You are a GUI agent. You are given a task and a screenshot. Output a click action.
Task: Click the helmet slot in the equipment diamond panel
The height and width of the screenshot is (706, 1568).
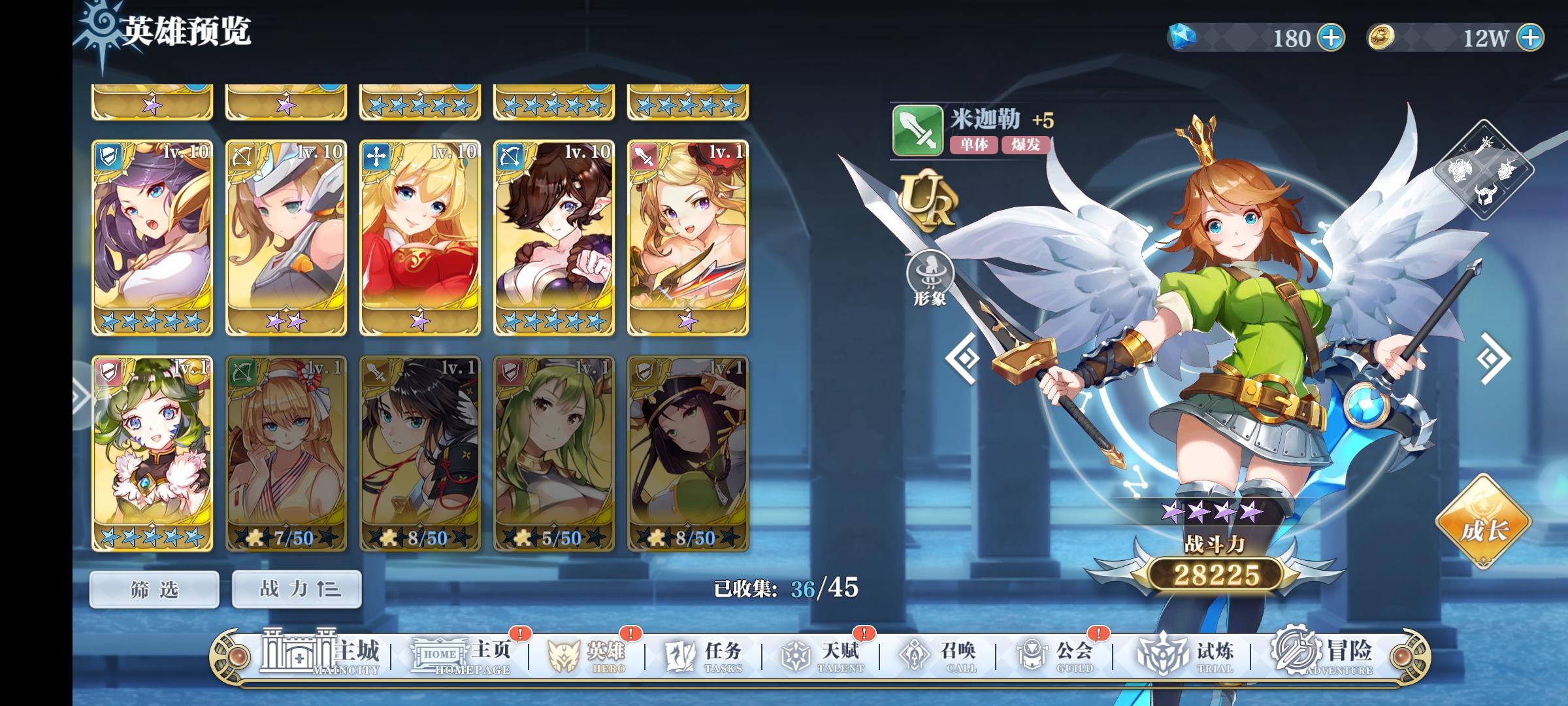1485,194
